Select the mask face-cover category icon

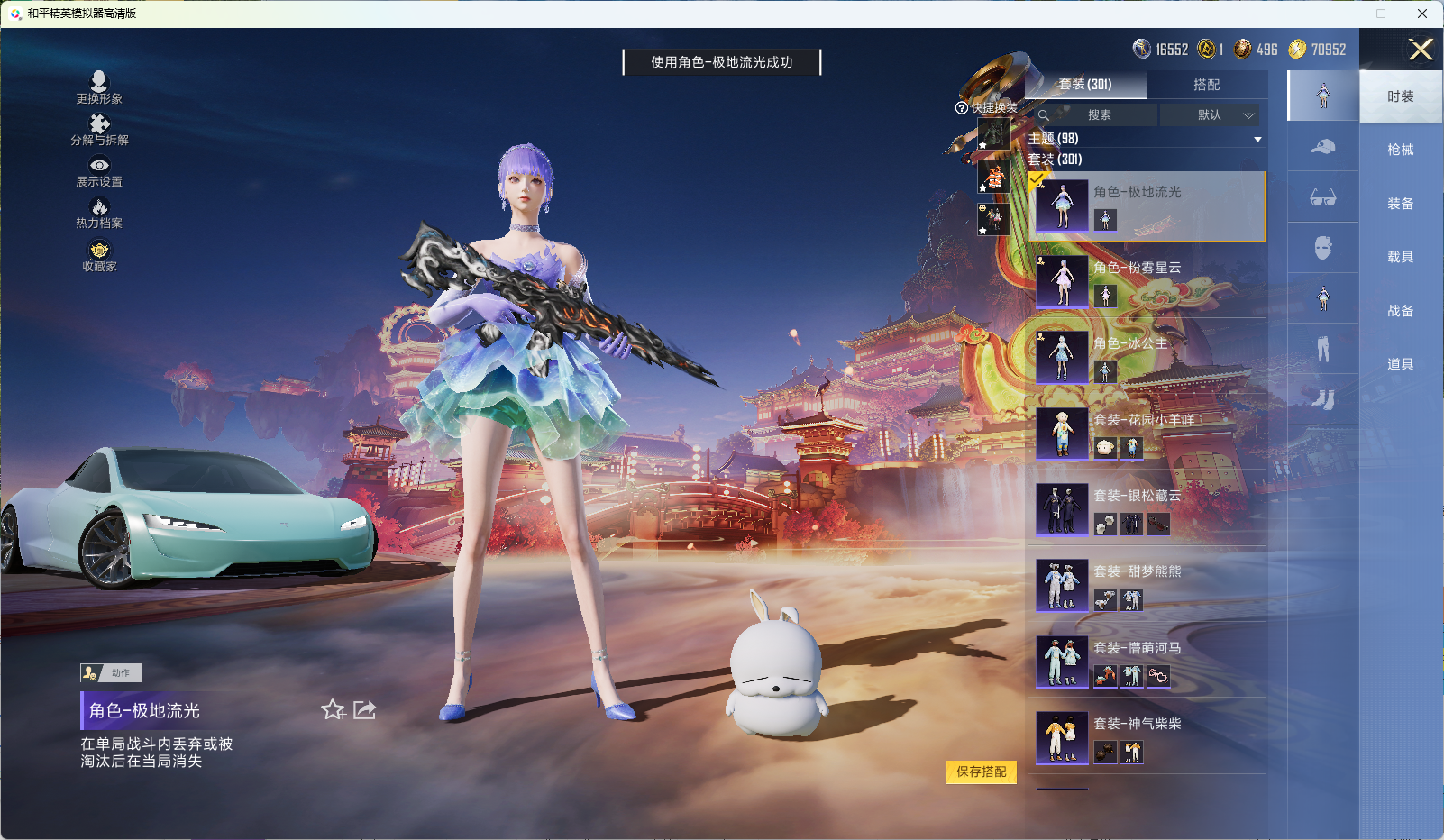[1322, 248]
